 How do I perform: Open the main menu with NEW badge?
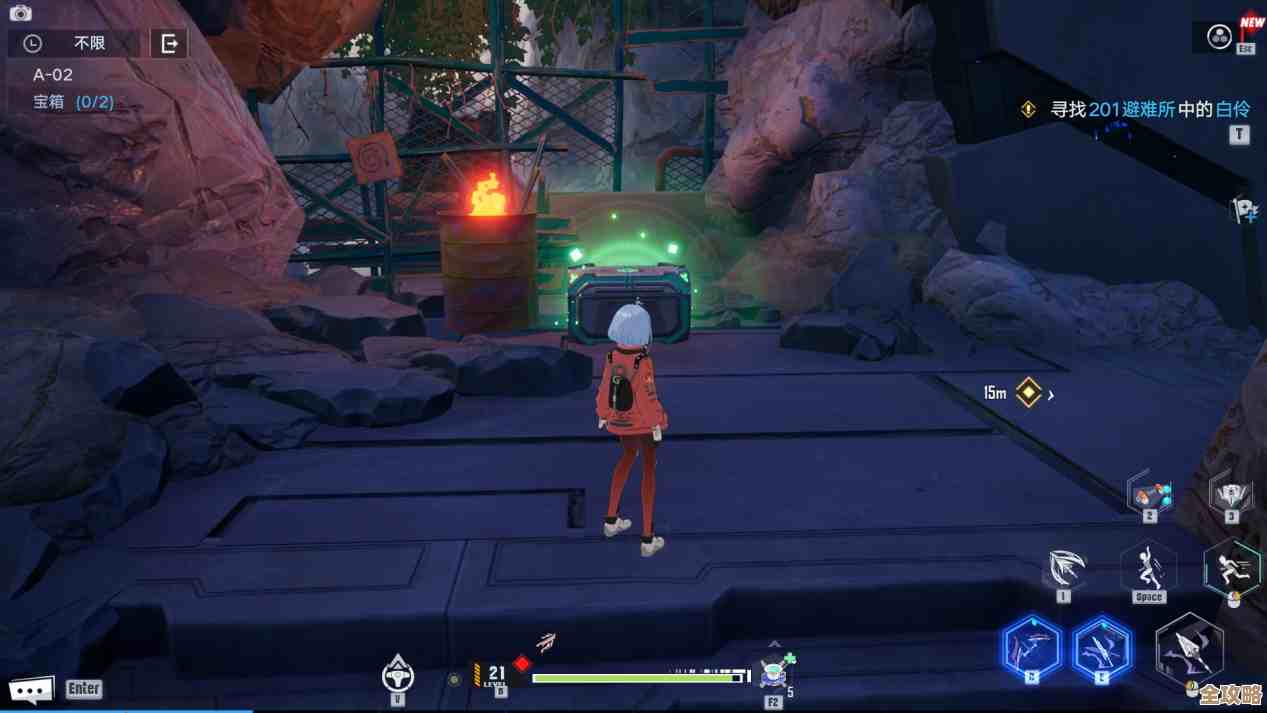(1220, 37)
